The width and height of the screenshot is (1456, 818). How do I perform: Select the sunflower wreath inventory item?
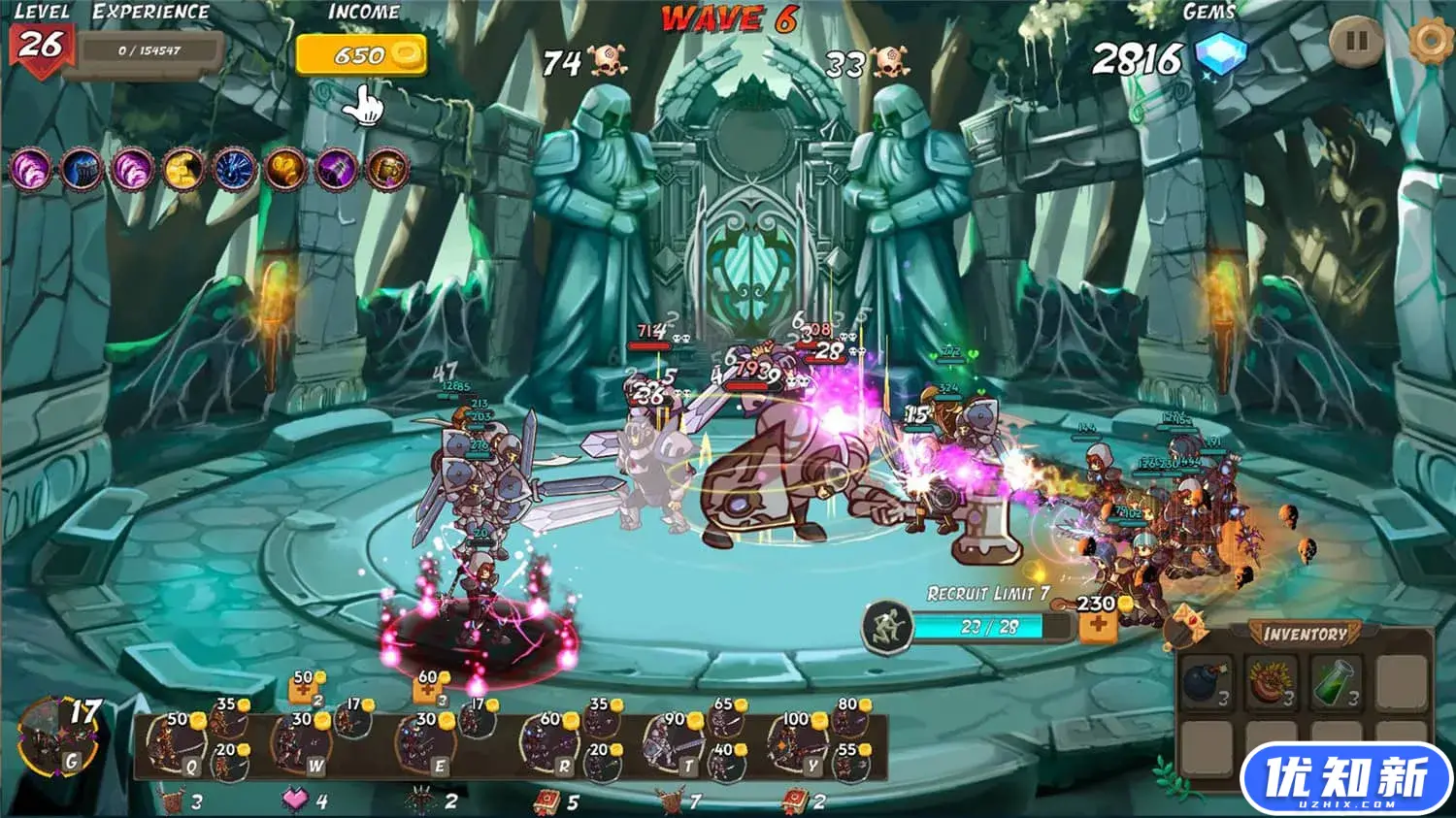coord(1272,681)
